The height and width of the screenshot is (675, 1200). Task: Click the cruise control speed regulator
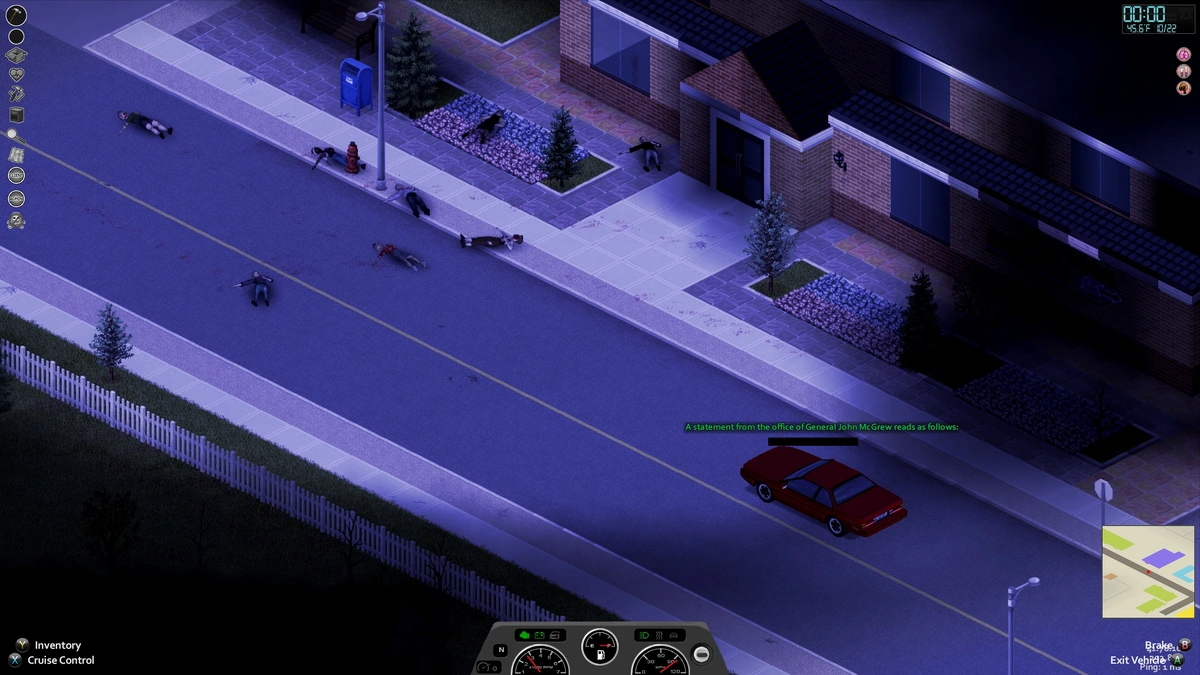click(x=488, y=666)
